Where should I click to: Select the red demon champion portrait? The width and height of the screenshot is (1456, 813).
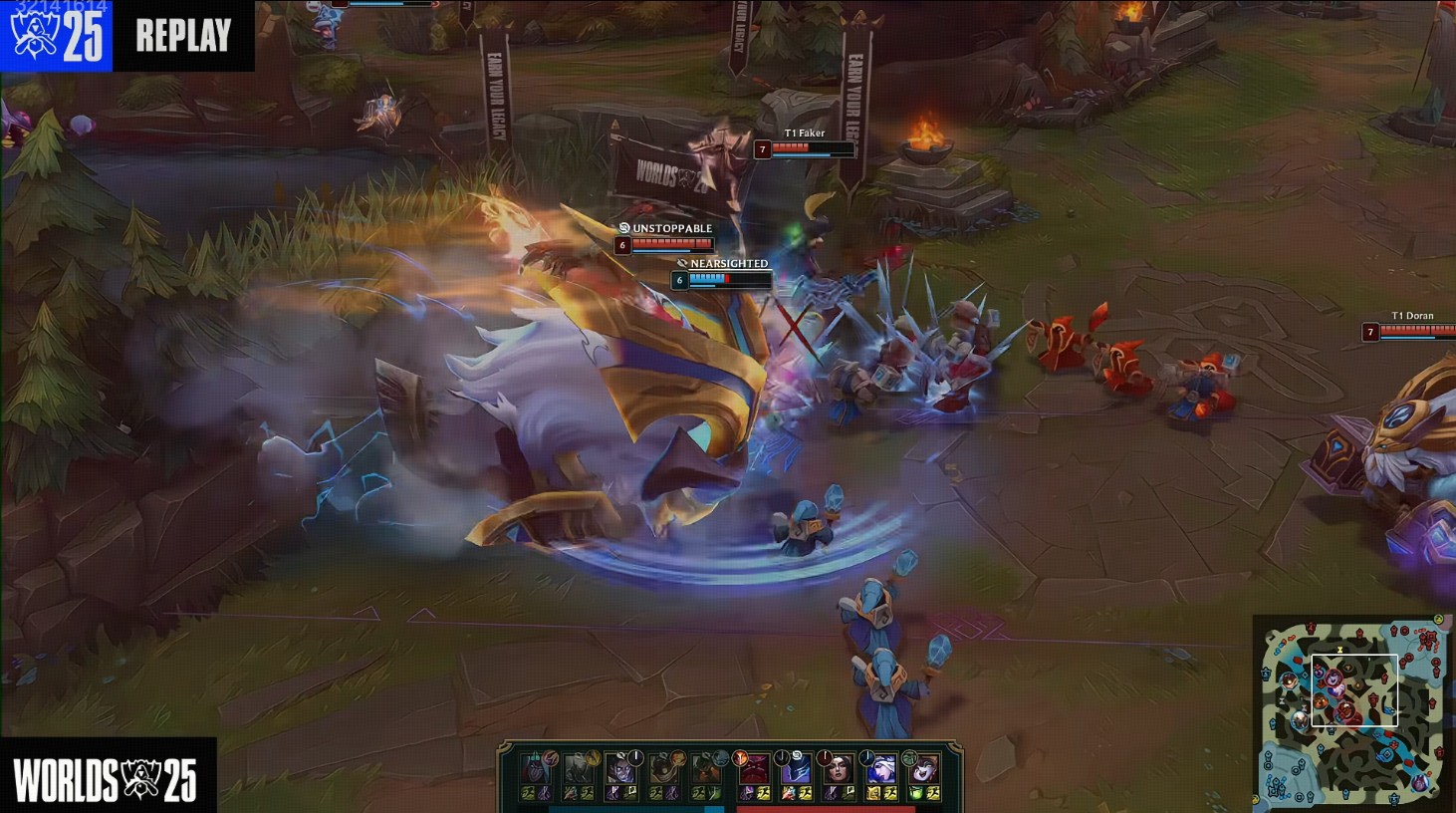754,768
